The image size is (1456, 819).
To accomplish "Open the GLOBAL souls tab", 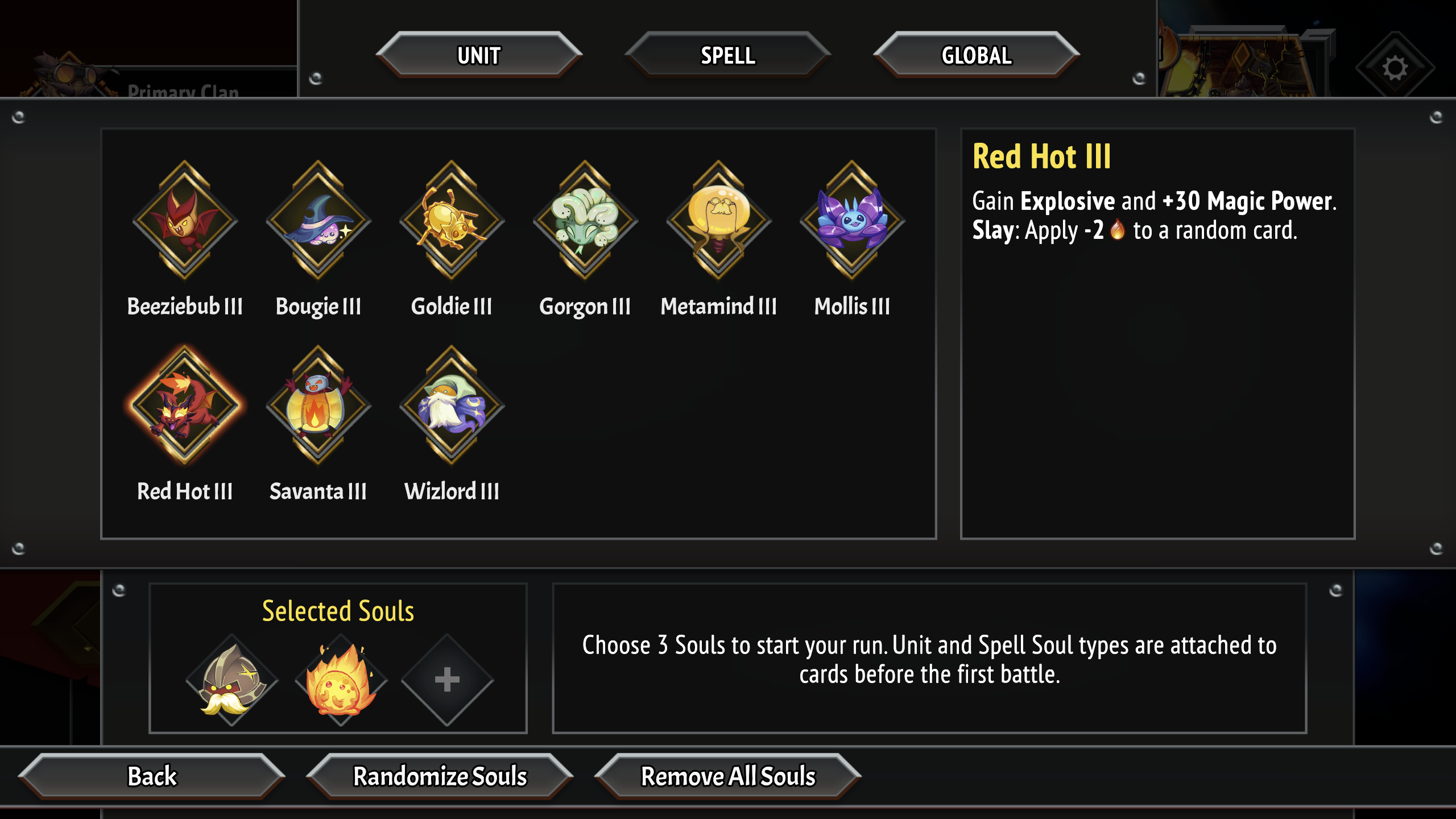I will click(x=976, y=55).
